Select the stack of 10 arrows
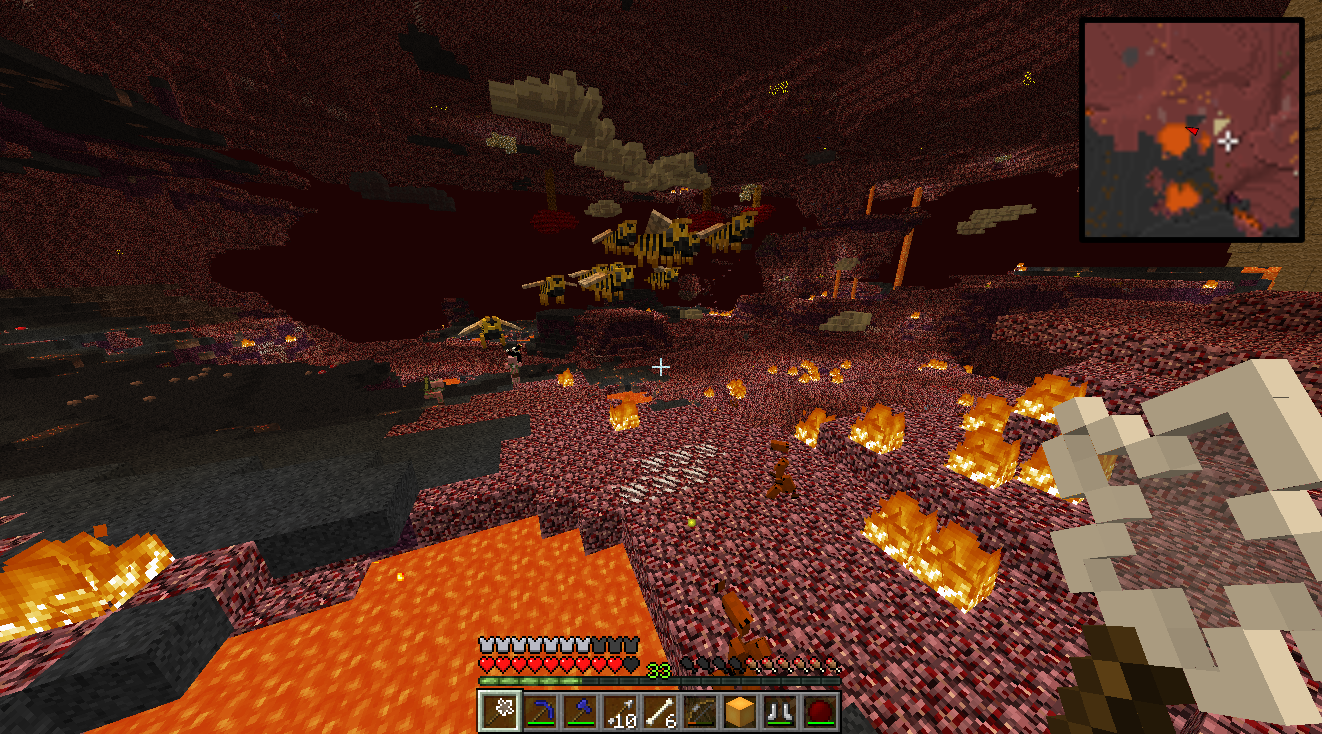 620,711
